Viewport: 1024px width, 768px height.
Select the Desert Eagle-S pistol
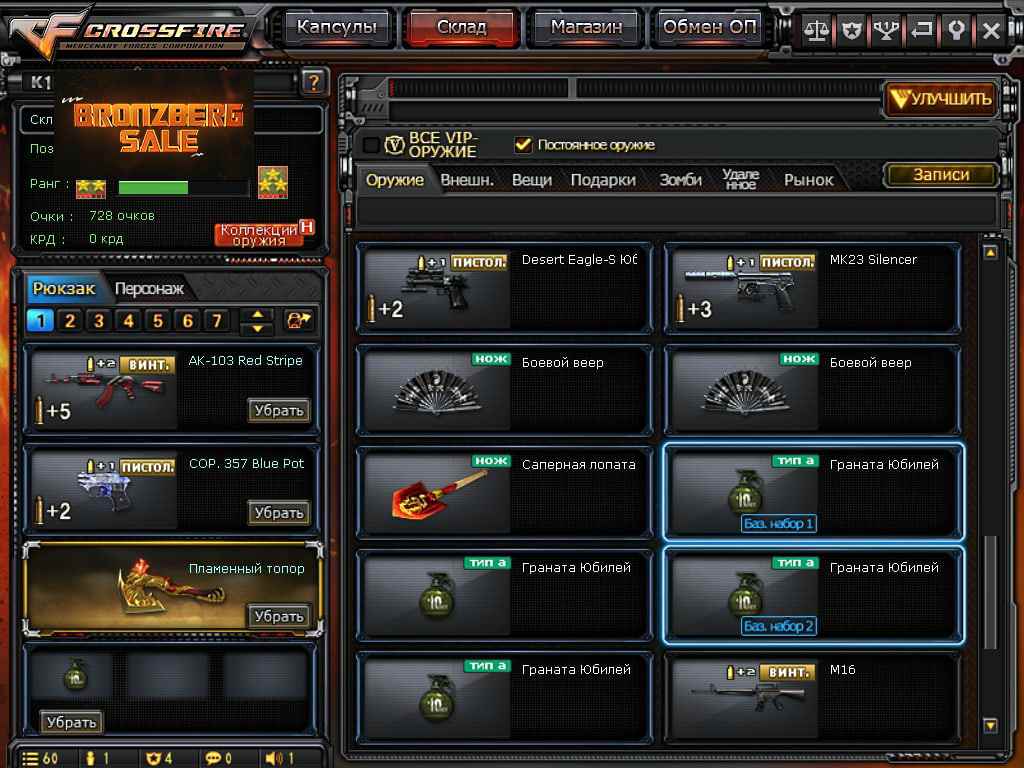pyautogui.click(x=505, y=287)
